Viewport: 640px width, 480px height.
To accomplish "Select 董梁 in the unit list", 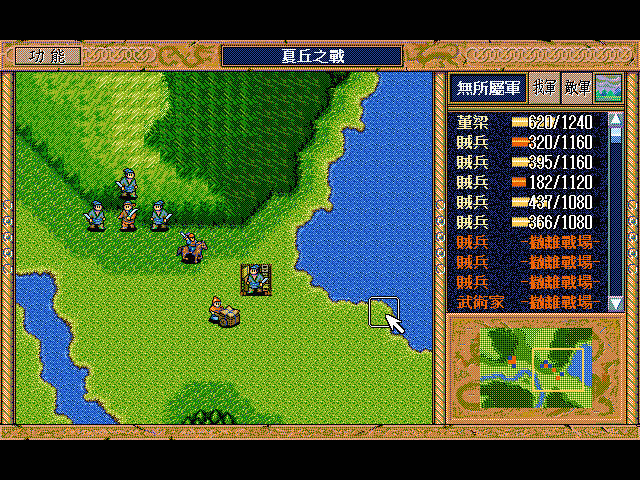I will [524, 123].
